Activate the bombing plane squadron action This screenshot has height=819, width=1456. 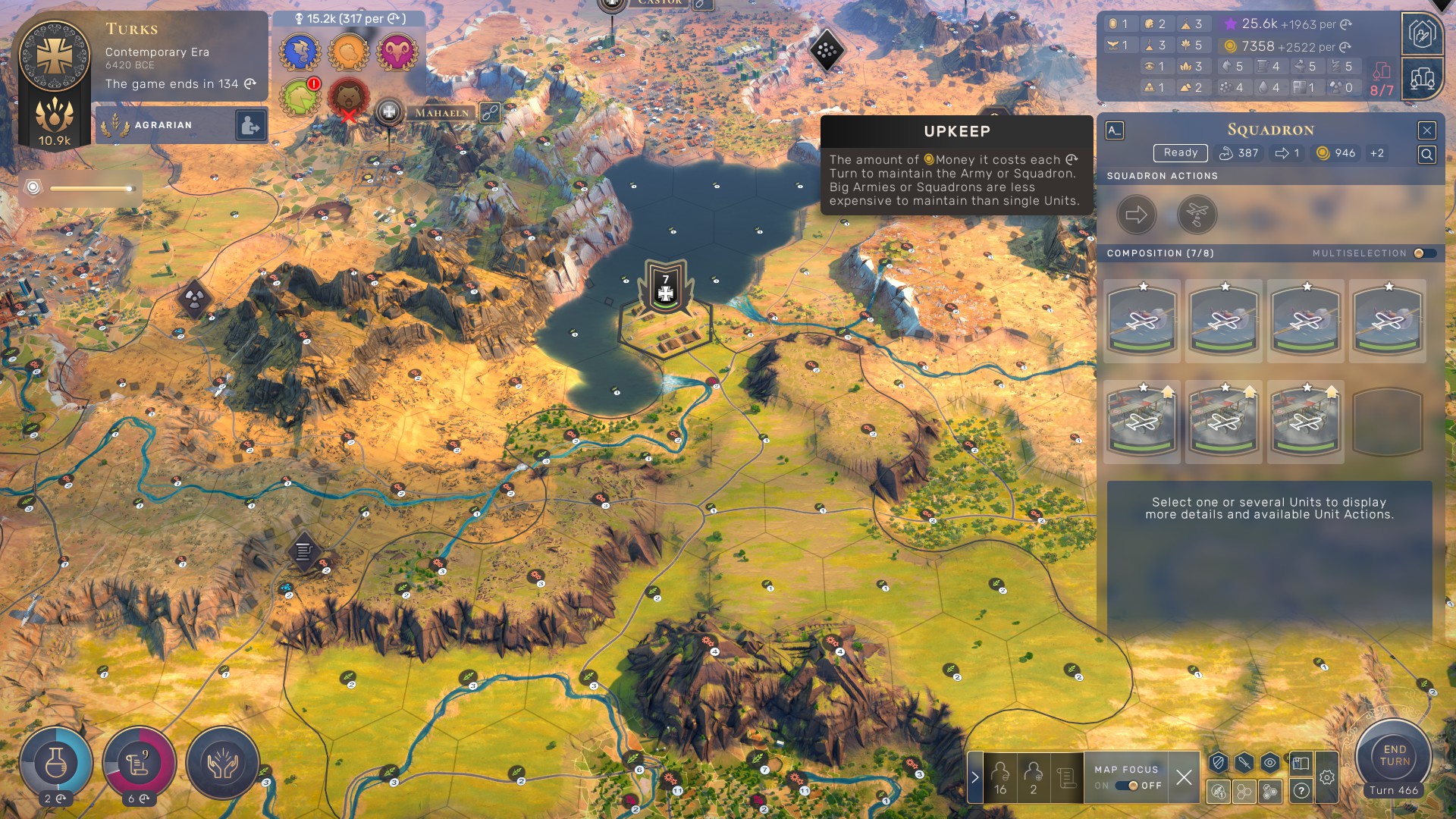pos(1197,215)
